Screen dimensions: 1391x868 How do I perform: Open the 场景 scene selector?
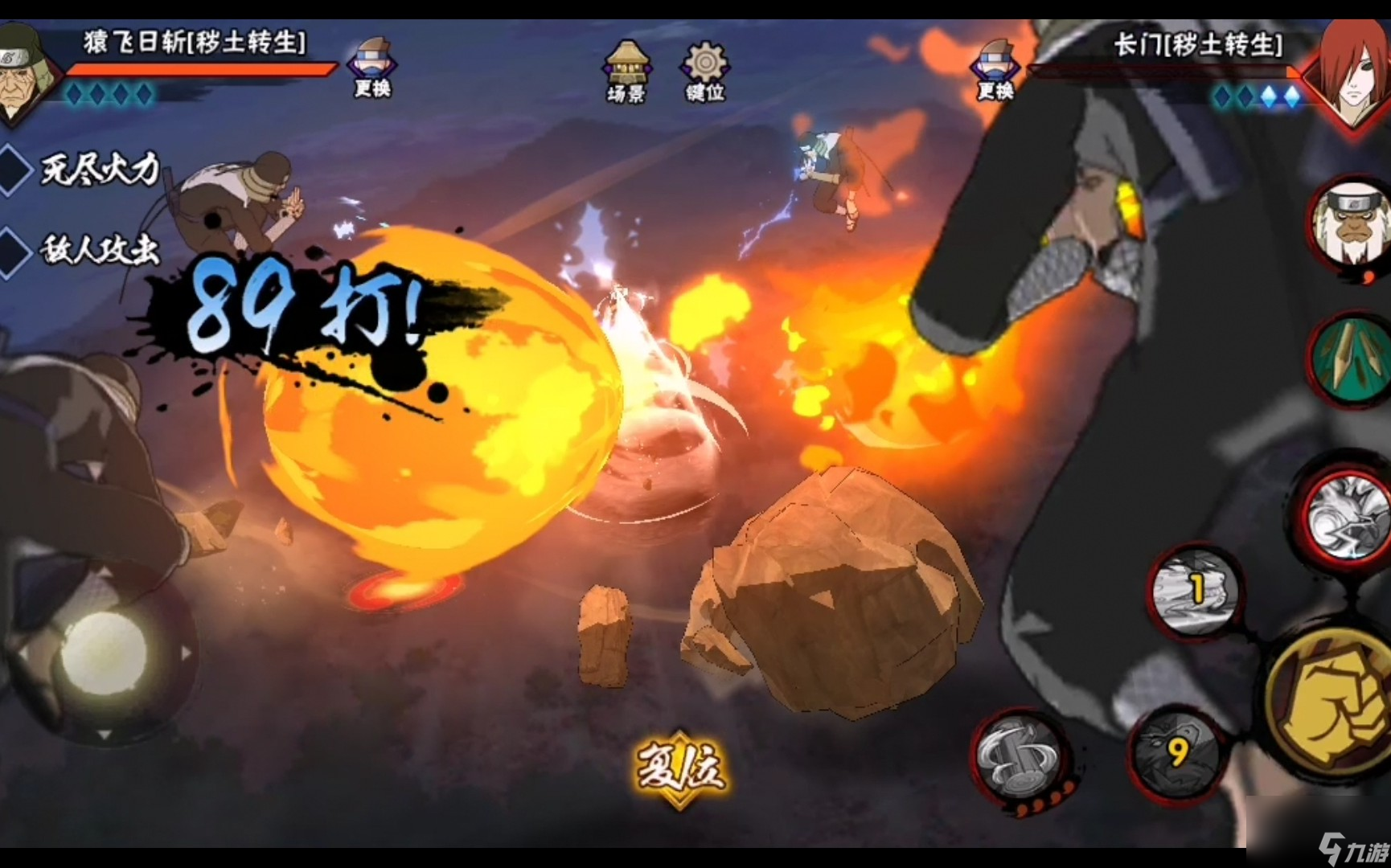pos(626,72)
